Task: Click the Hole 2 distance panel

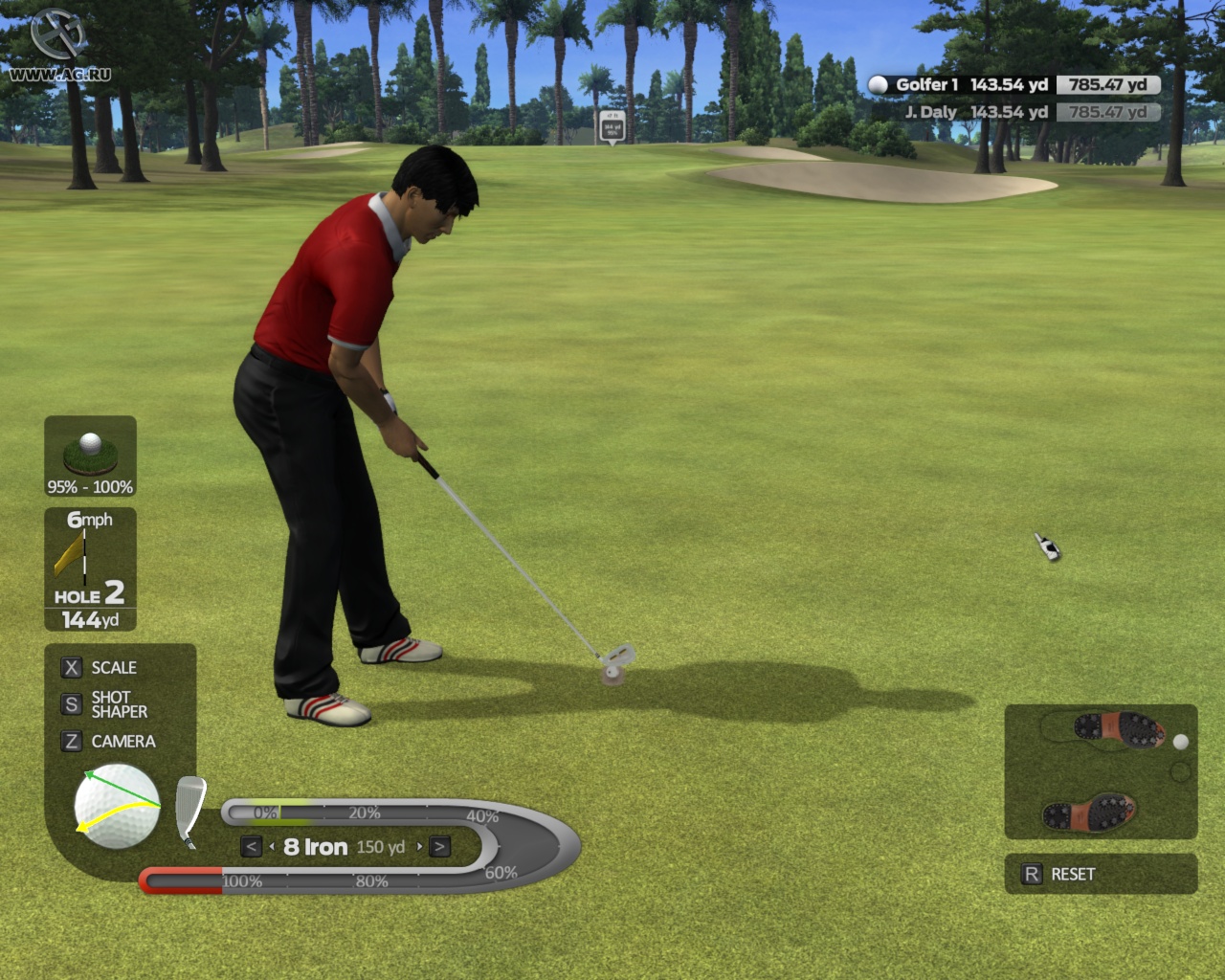Action: pyautogui.click(x=88, y=605)
